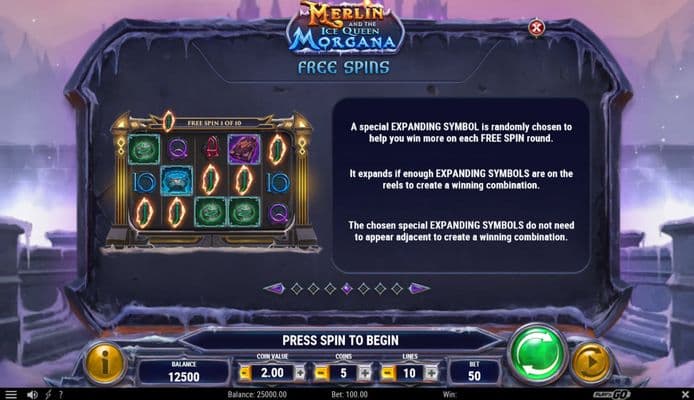
Task: Close the Free Spins info panel
Action: (x=536, y=28)
